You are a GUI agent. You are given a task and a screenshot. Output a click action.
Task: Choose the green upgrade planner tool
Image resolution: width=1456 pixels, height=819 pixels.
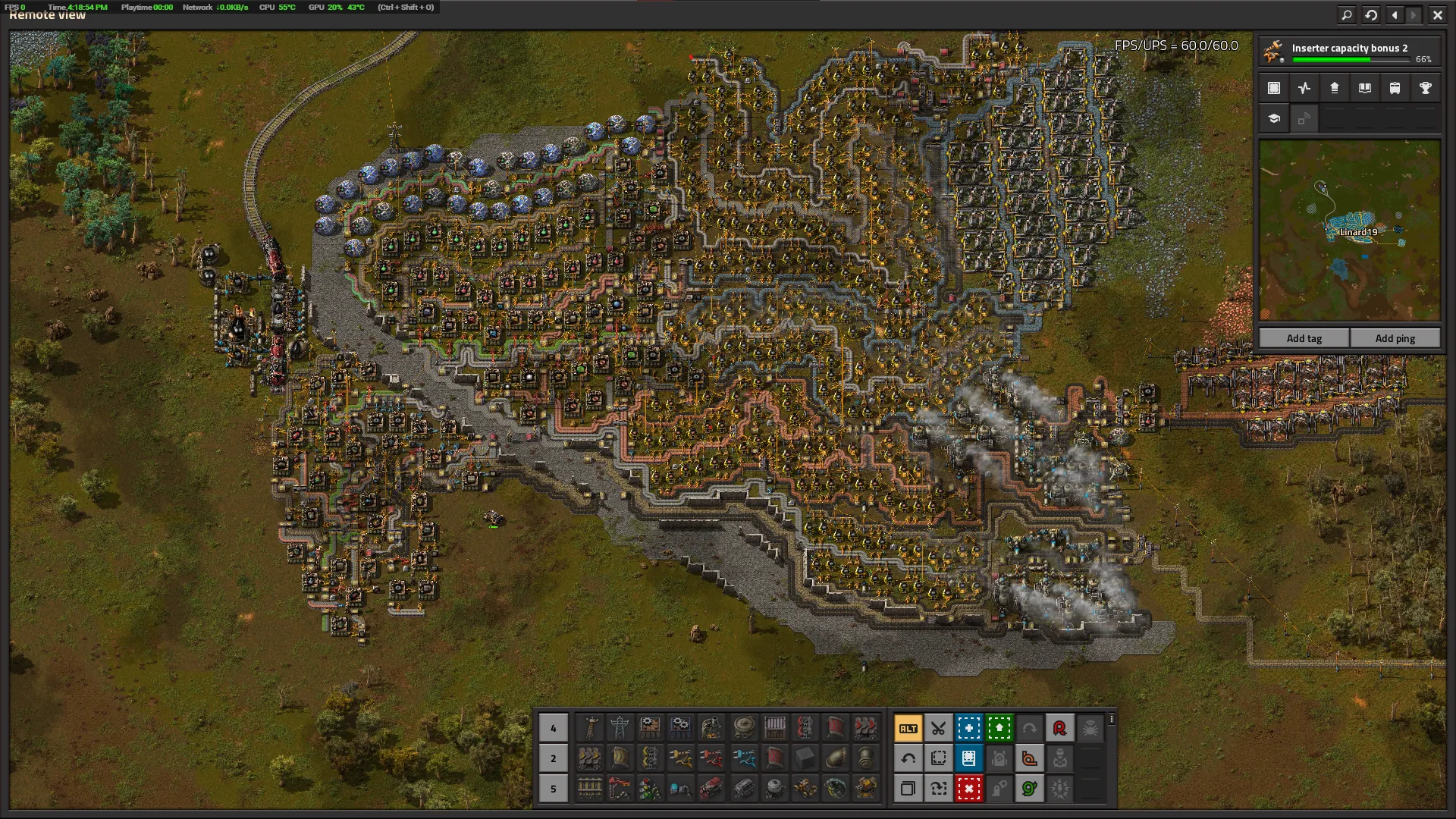(999, 728)
